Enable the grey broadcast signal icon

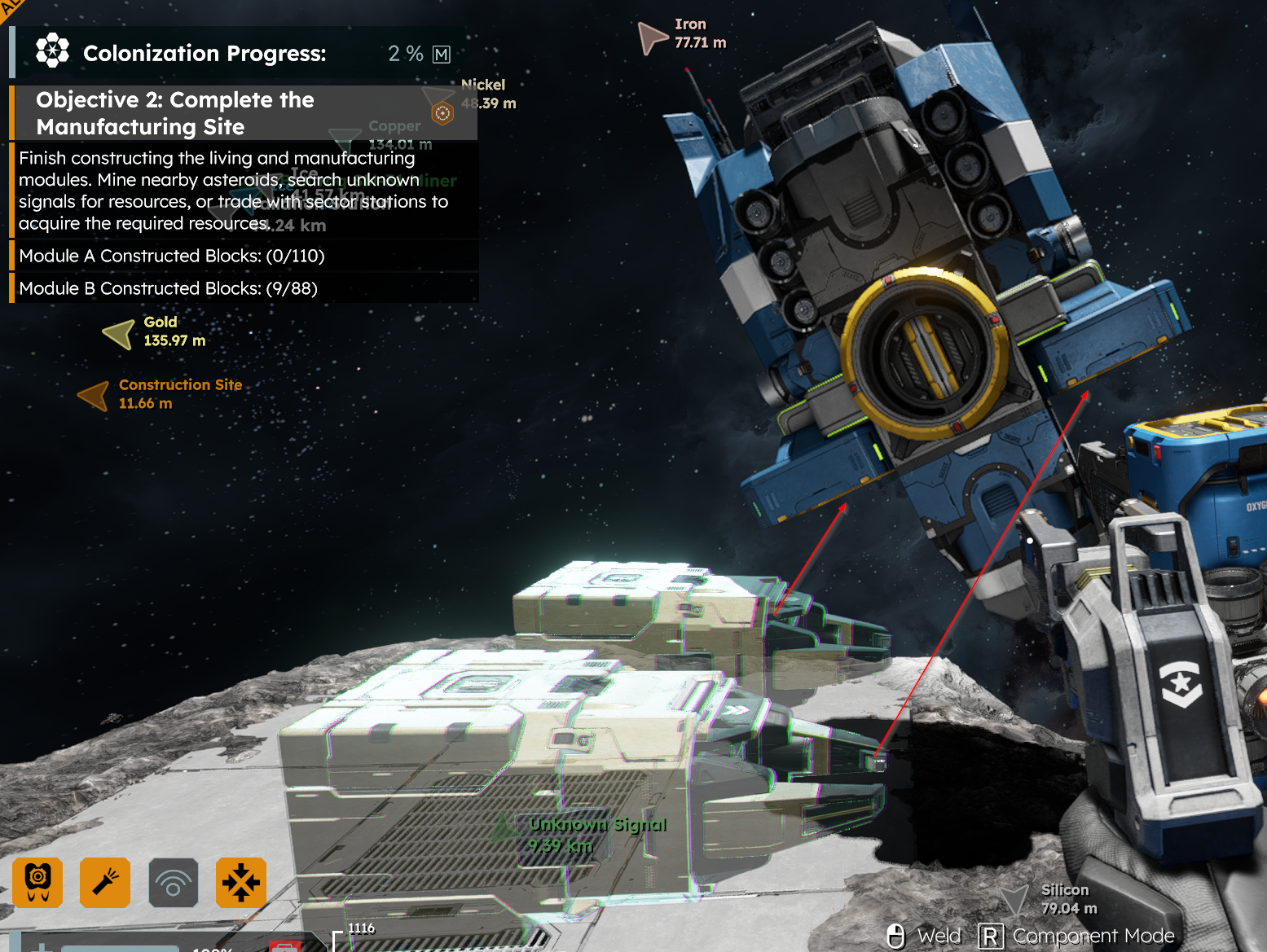coord(173,883)
